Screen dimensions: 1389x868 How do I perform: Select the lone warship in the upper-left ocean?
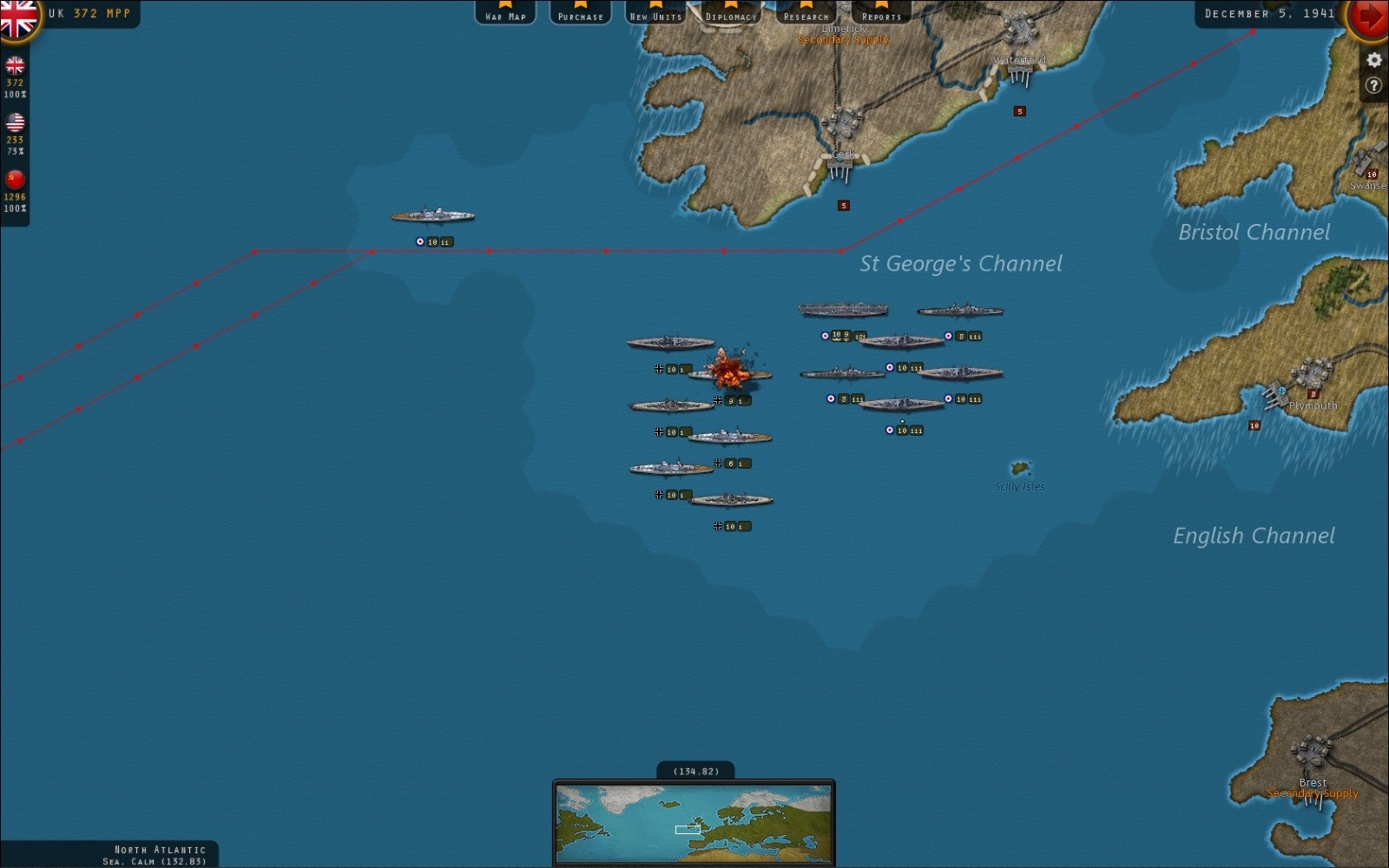coord(431,216)
